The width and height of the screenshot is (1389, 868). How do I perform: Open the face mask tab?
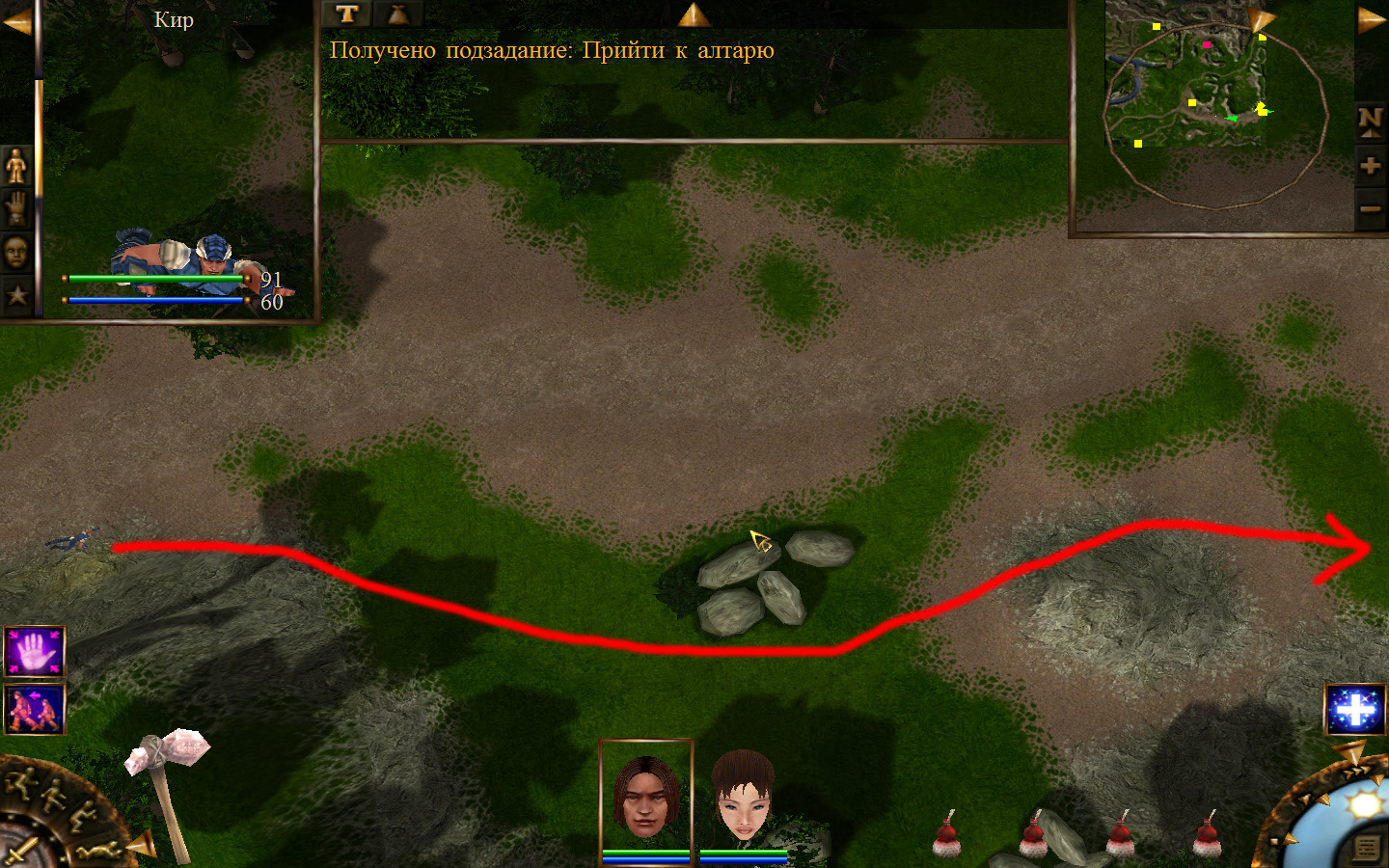(x=16, y=253)
